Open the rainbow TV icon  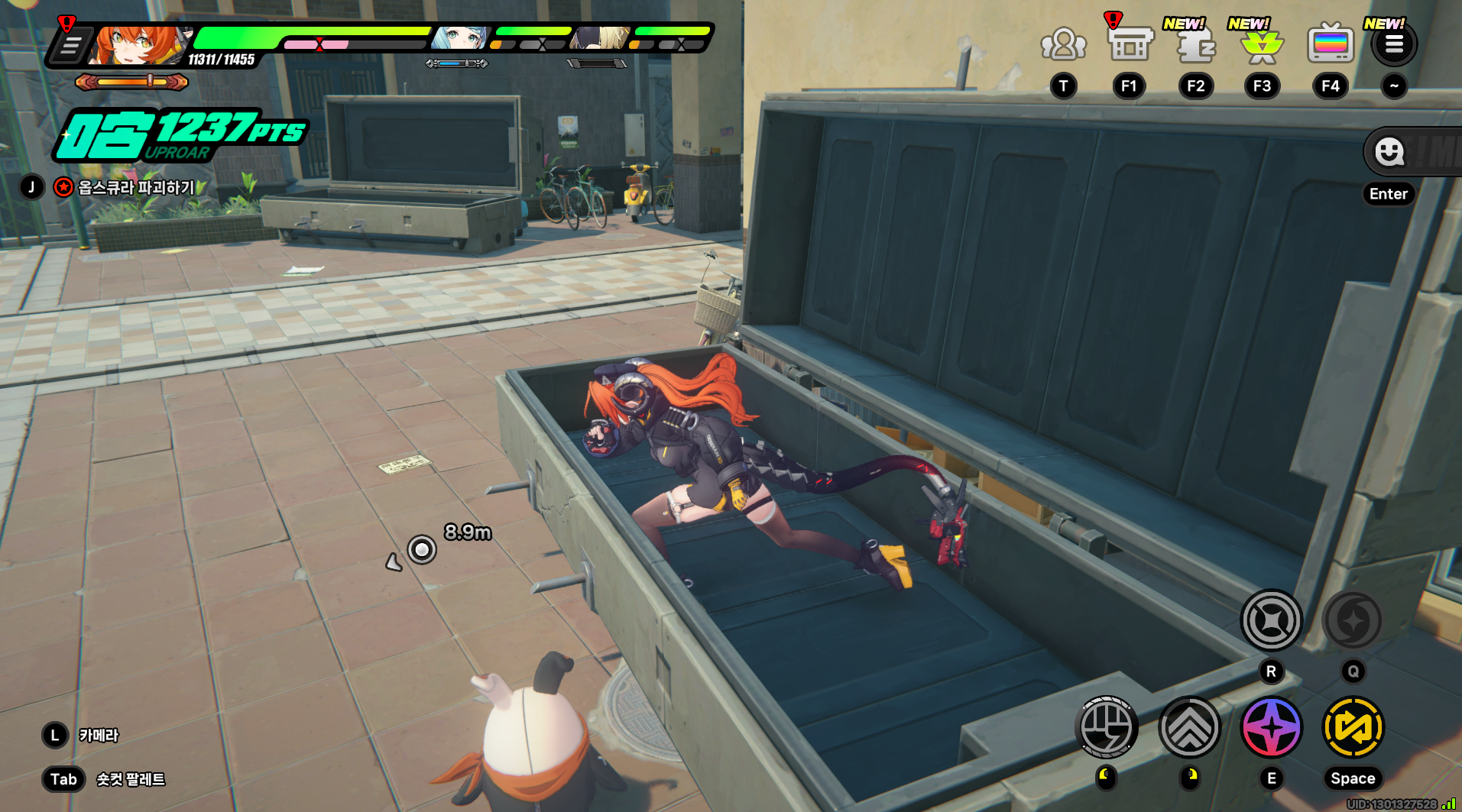[x=1330, y=44]
